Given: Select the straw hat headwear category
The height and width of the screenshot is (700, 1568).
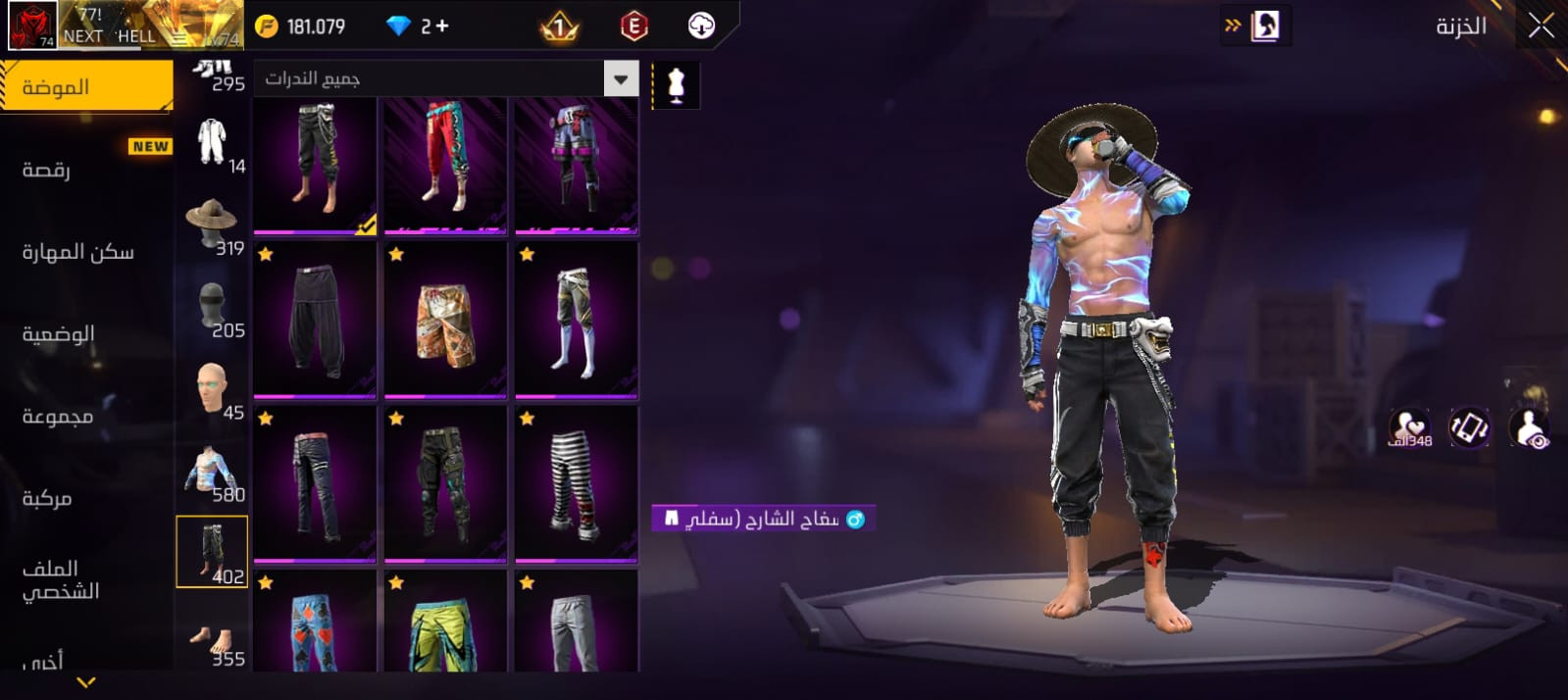Looking at the screenshot, I should click(x=212, y=225).
